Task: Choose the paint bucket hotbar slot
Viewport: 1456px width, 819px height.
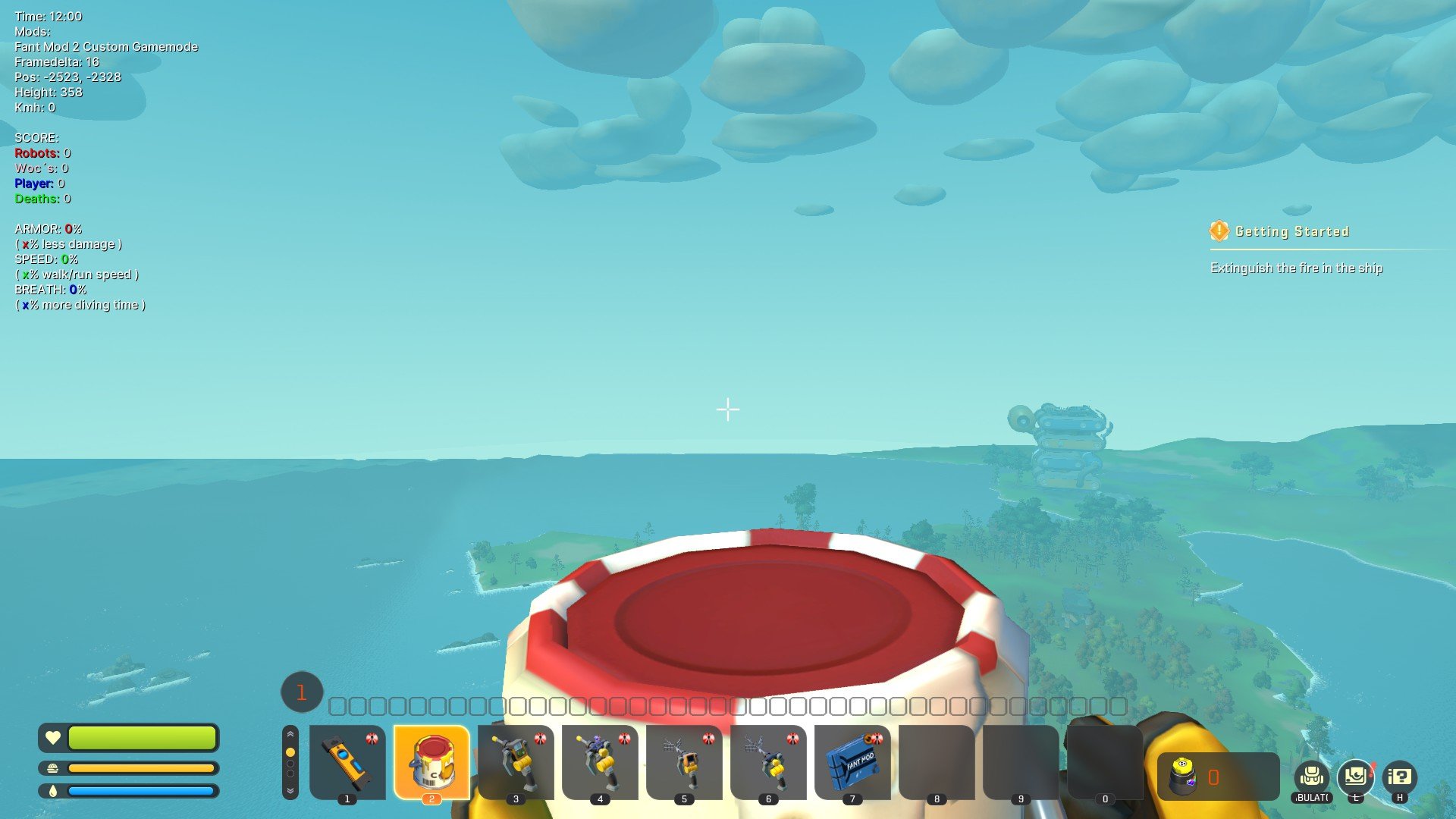Action: 431,761
